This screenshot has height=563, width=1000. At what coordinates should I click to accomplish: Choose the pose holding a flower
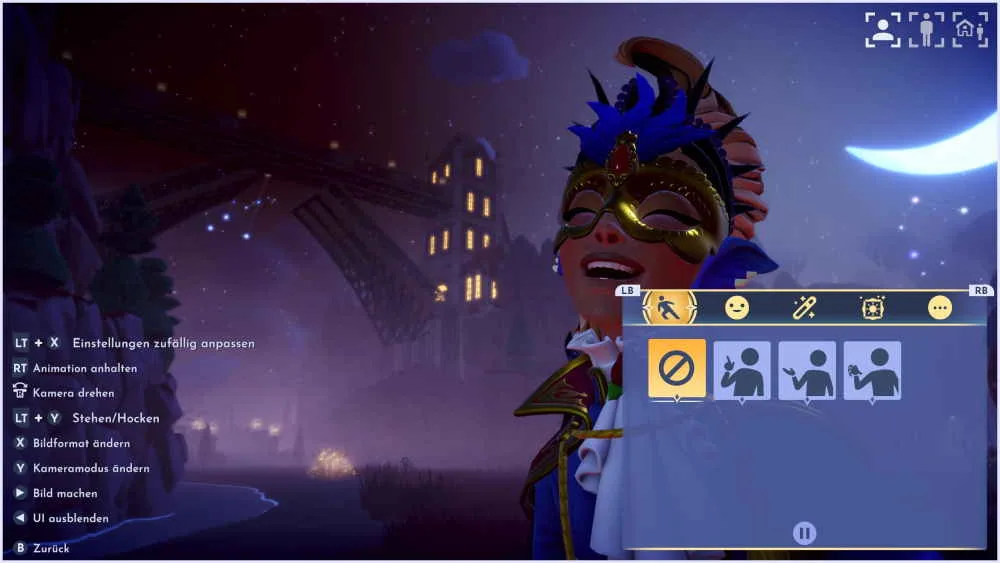tap(872, 370)
